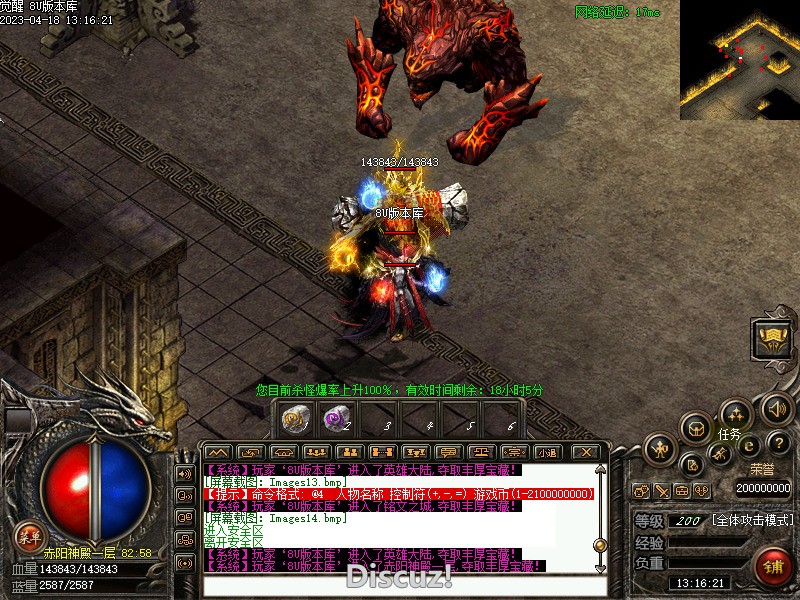The image size is (800, 600).
Task: Open the bag inventory icon
Action: click(697, 428)
